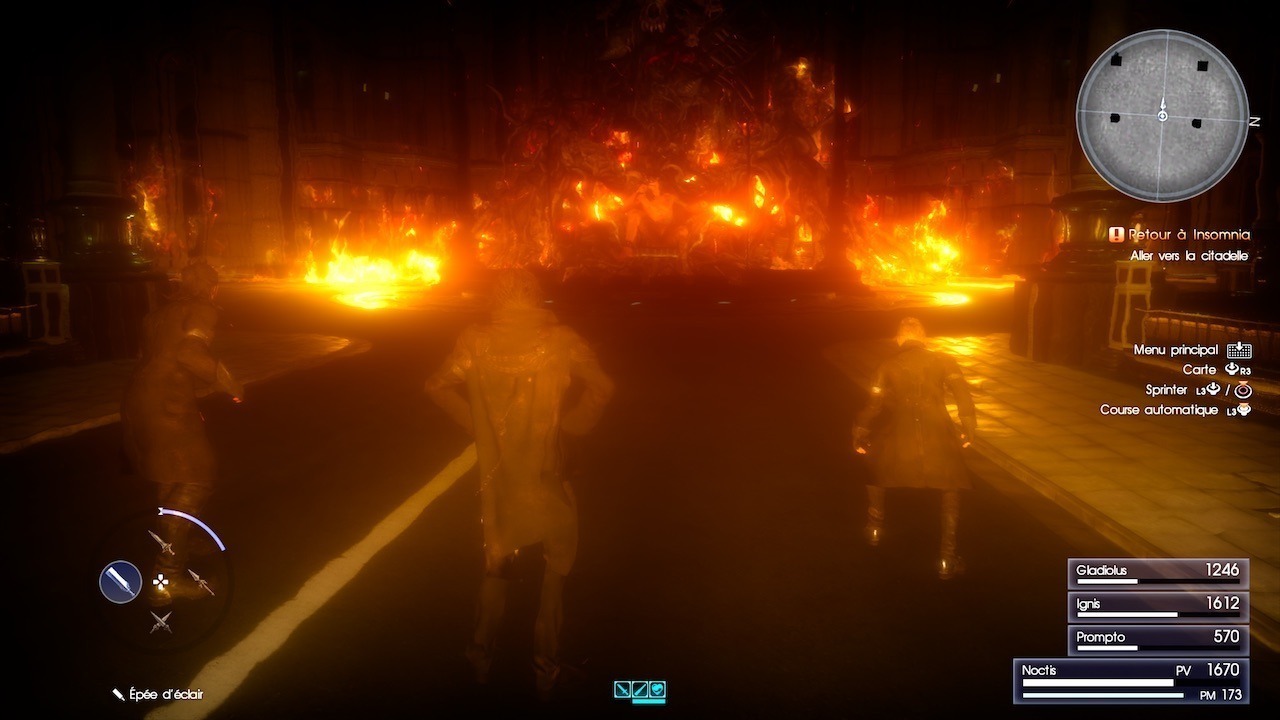
Task: Select Ignis in the party list
Action: pos(1157,606)
